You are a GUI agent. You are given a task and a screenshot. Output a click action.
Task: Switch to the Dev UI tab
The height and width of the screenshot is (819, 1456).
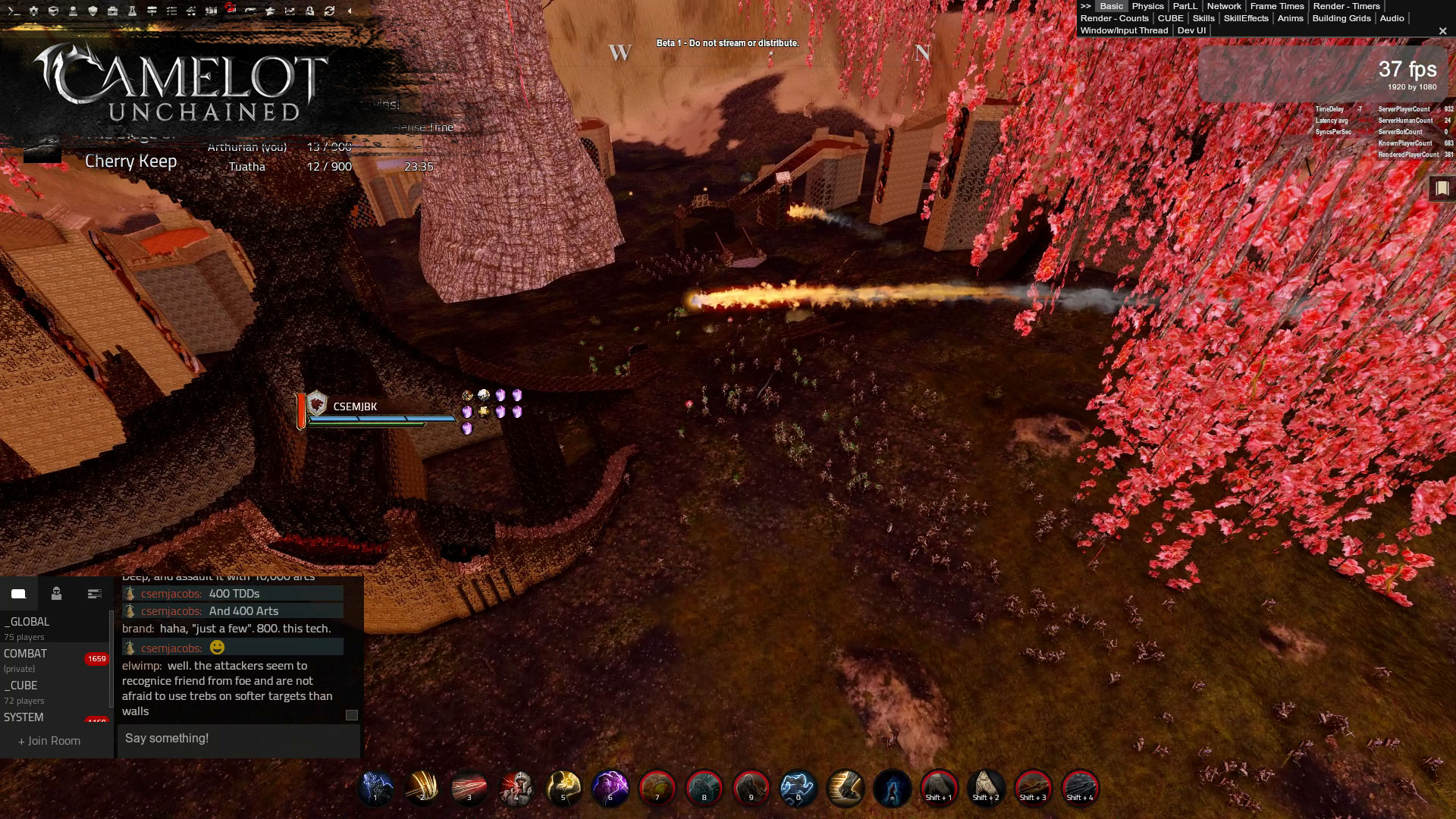(x=1191, y=30)
